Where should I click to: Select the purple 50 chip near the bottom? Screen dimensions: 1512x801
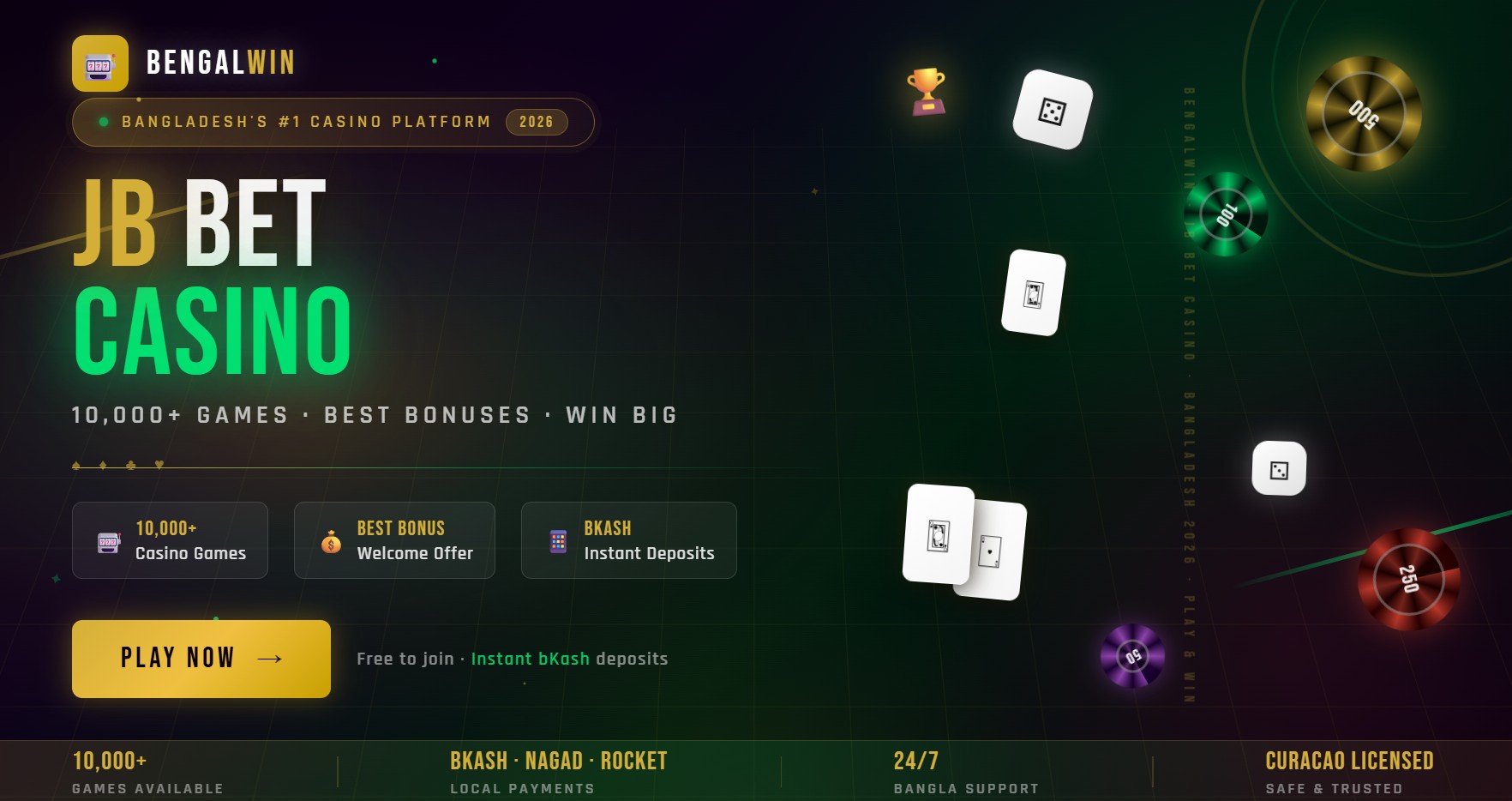(x=1133, y=655)
